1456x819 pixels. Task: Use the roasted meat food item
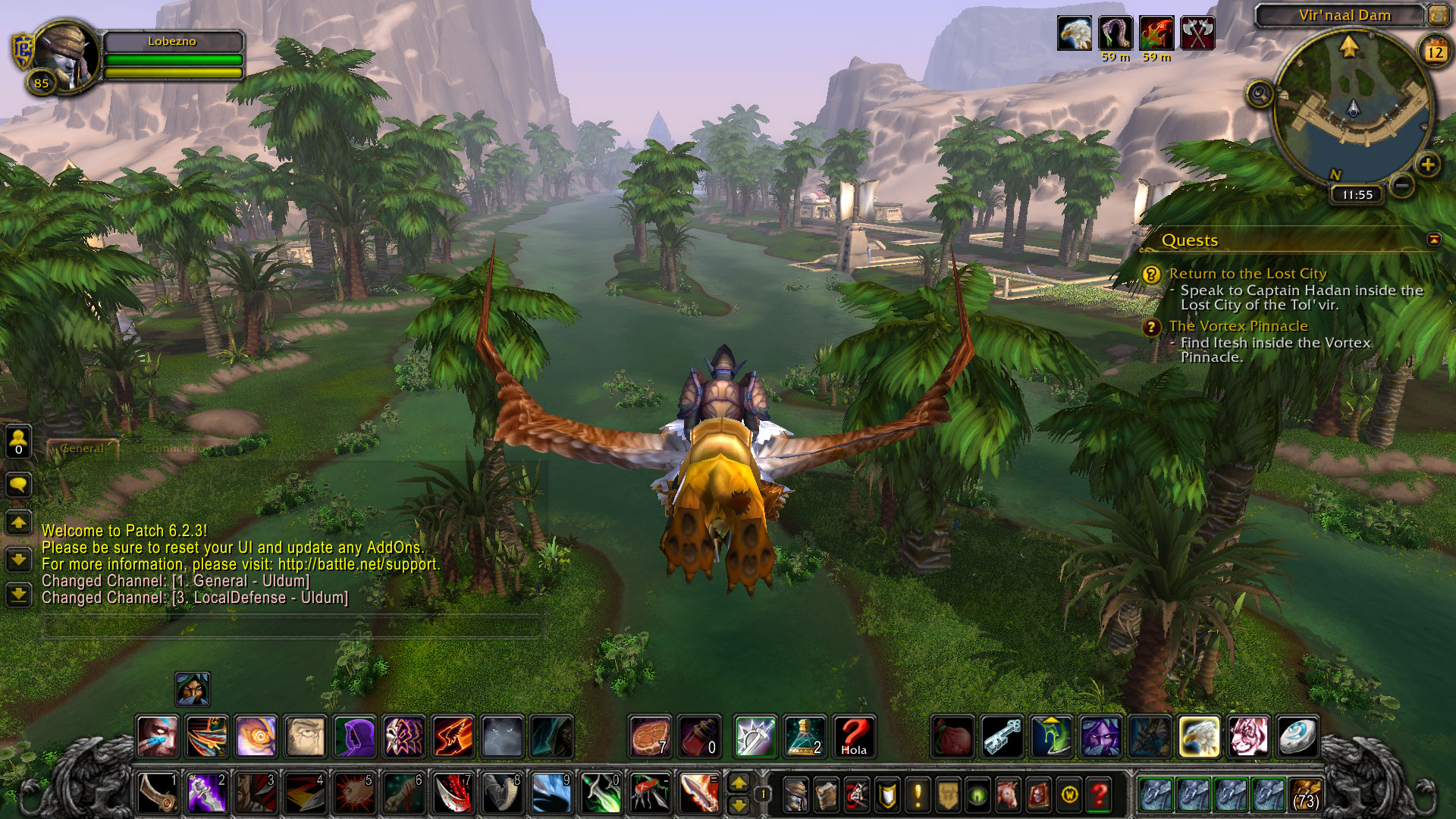(650, 736)
